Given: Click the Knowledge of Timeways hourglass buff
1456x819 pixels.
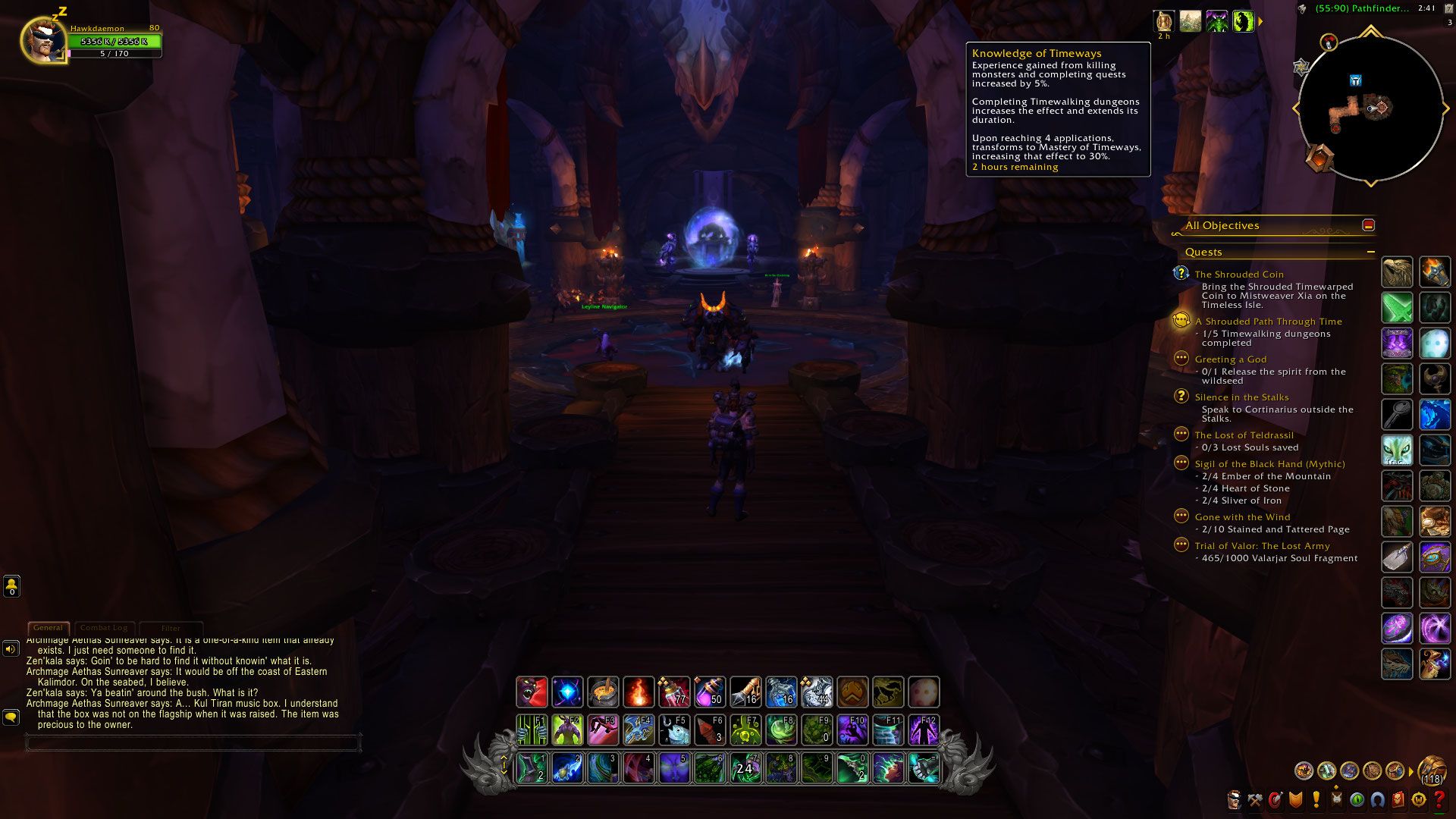Looking at the screenshot, I should 1163,21.
